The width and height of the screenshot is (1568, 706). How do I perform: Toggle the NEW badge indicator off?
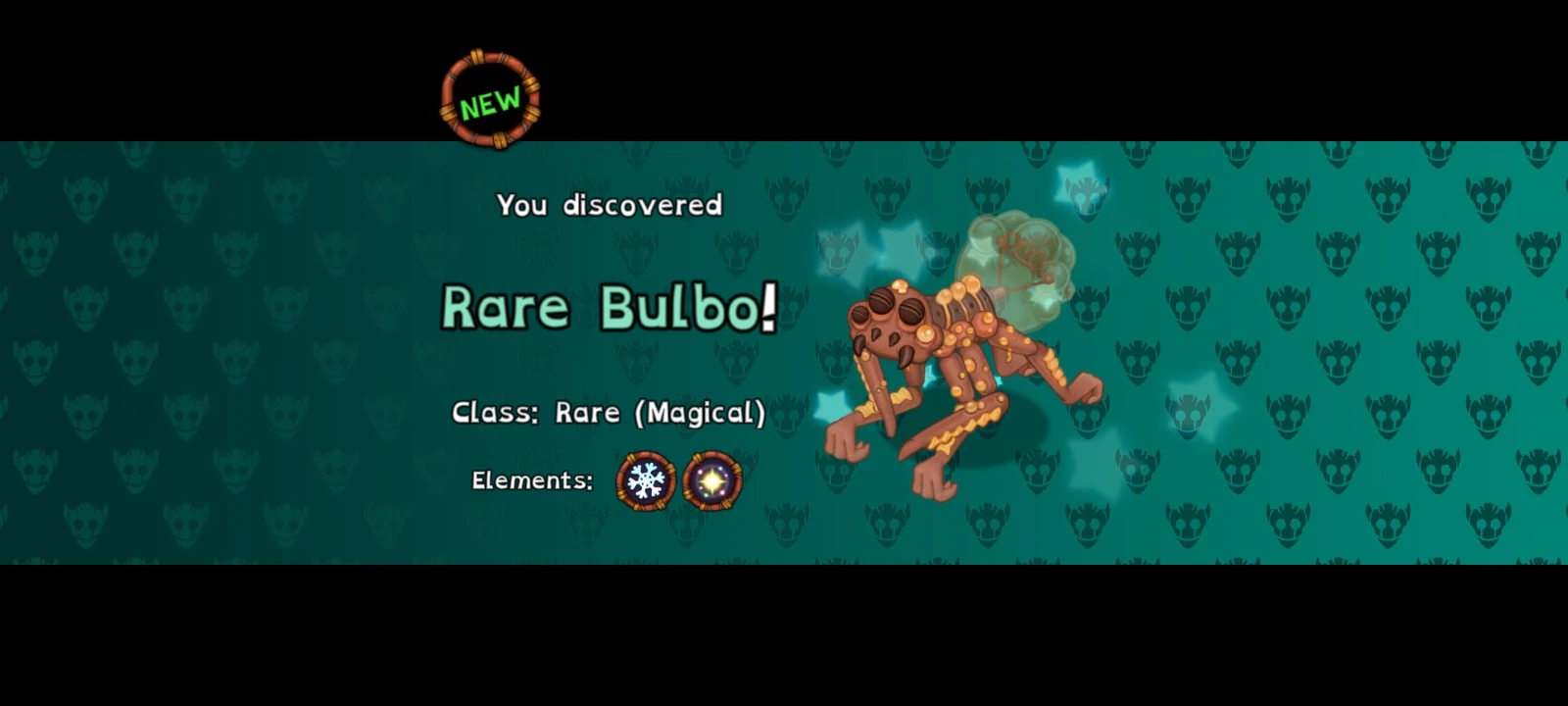pos(490,98)
